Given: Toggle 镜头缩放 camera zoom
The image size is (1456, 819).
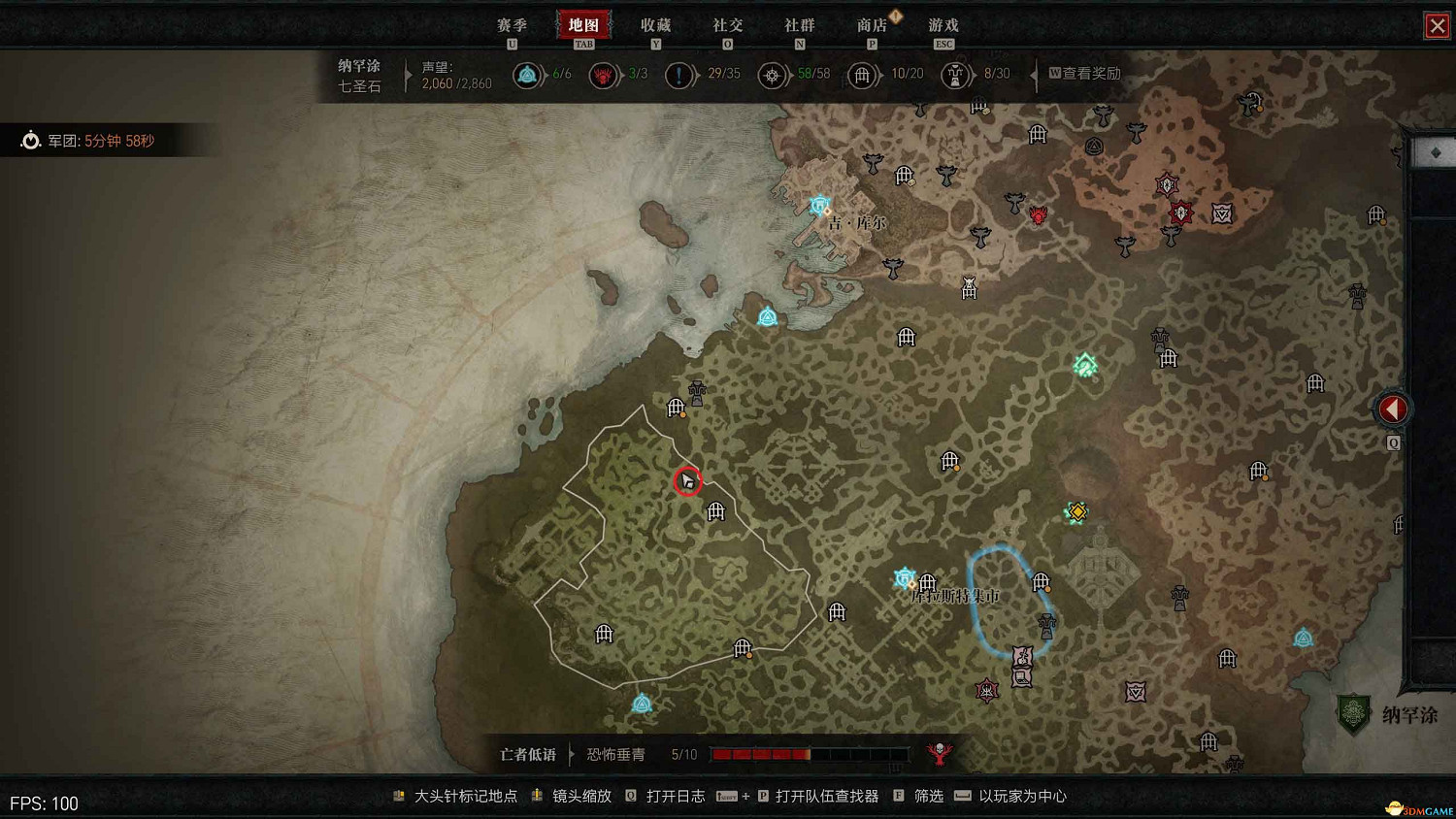Looking at the screenshot, I should click(x=584, y=796).
